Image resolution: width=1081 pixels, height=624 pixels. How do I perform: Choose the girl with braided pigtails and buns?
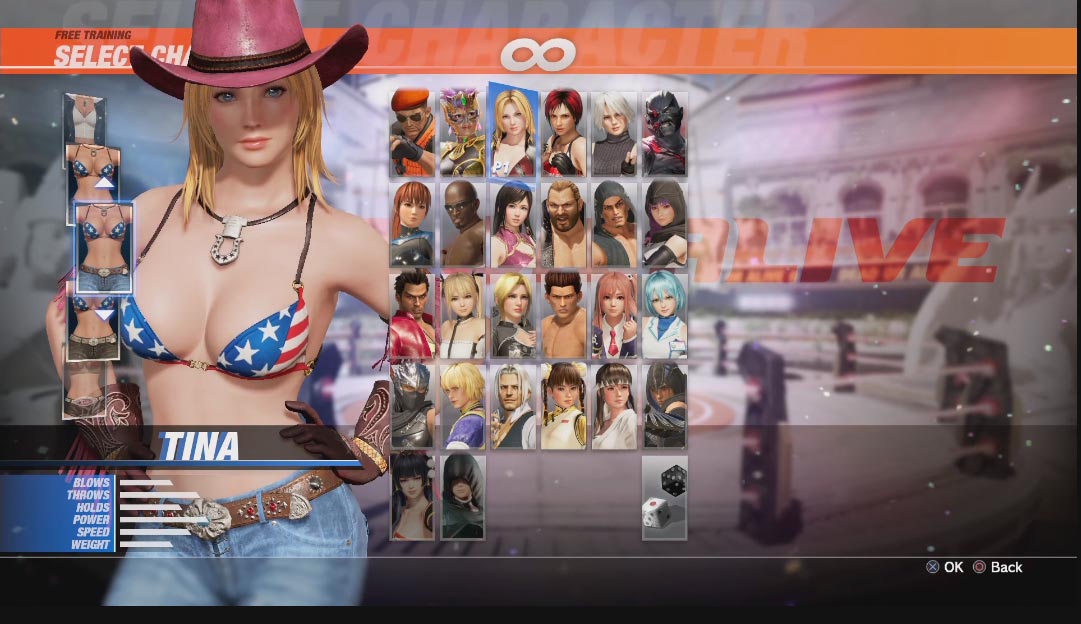pos(564,405)
